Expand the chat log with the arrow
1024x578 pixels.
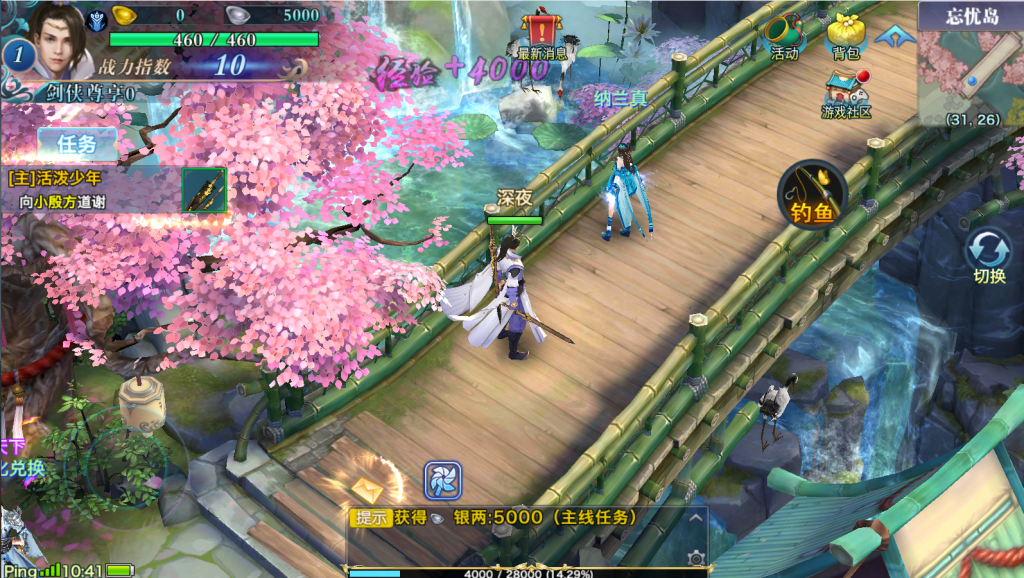coord(696,518)
